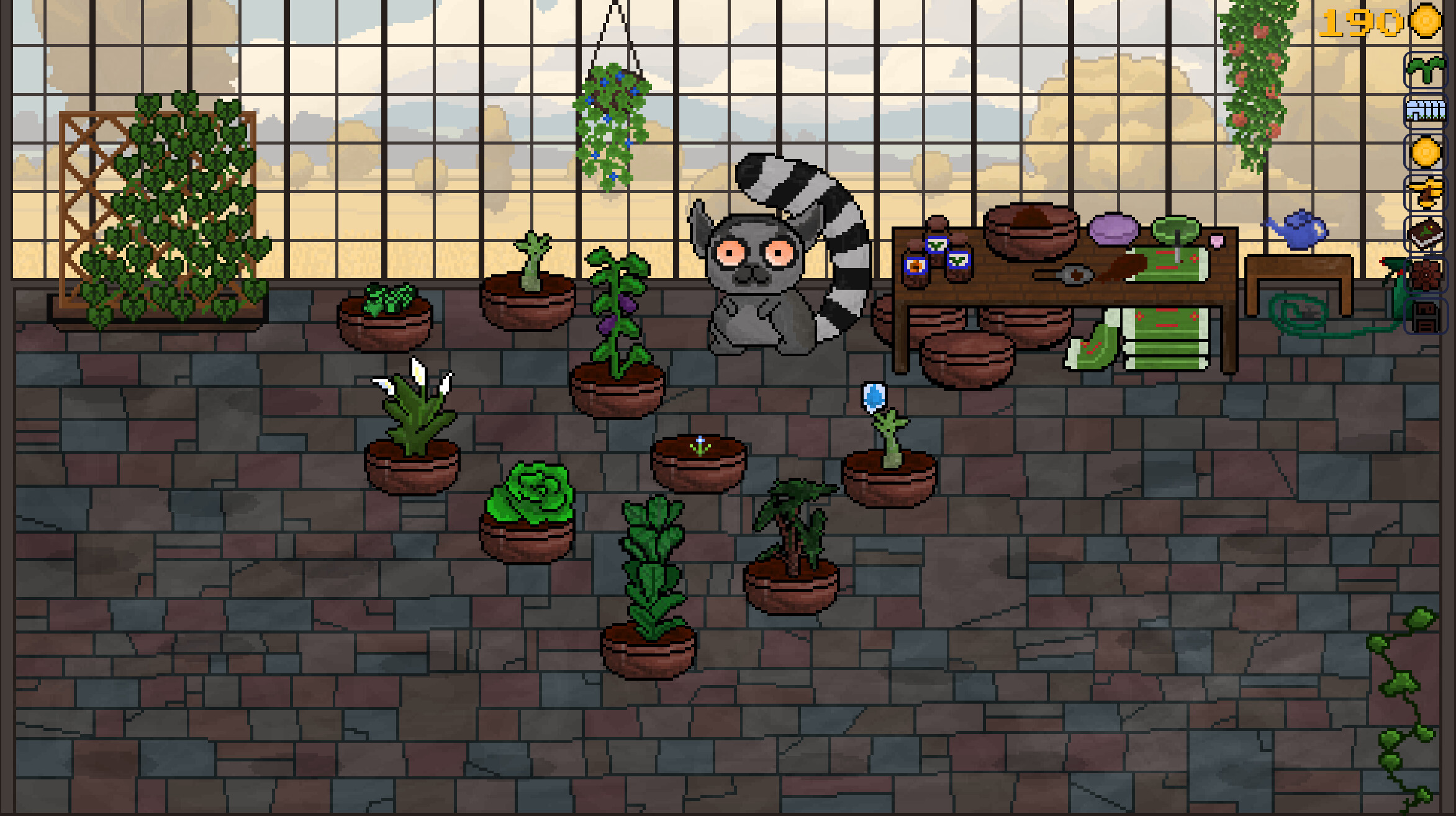Select the yellow gloves harvesting tool icon
The width and height of the screenshot is (1456, 816).
pyautogui.click(x=1426, y=191)
